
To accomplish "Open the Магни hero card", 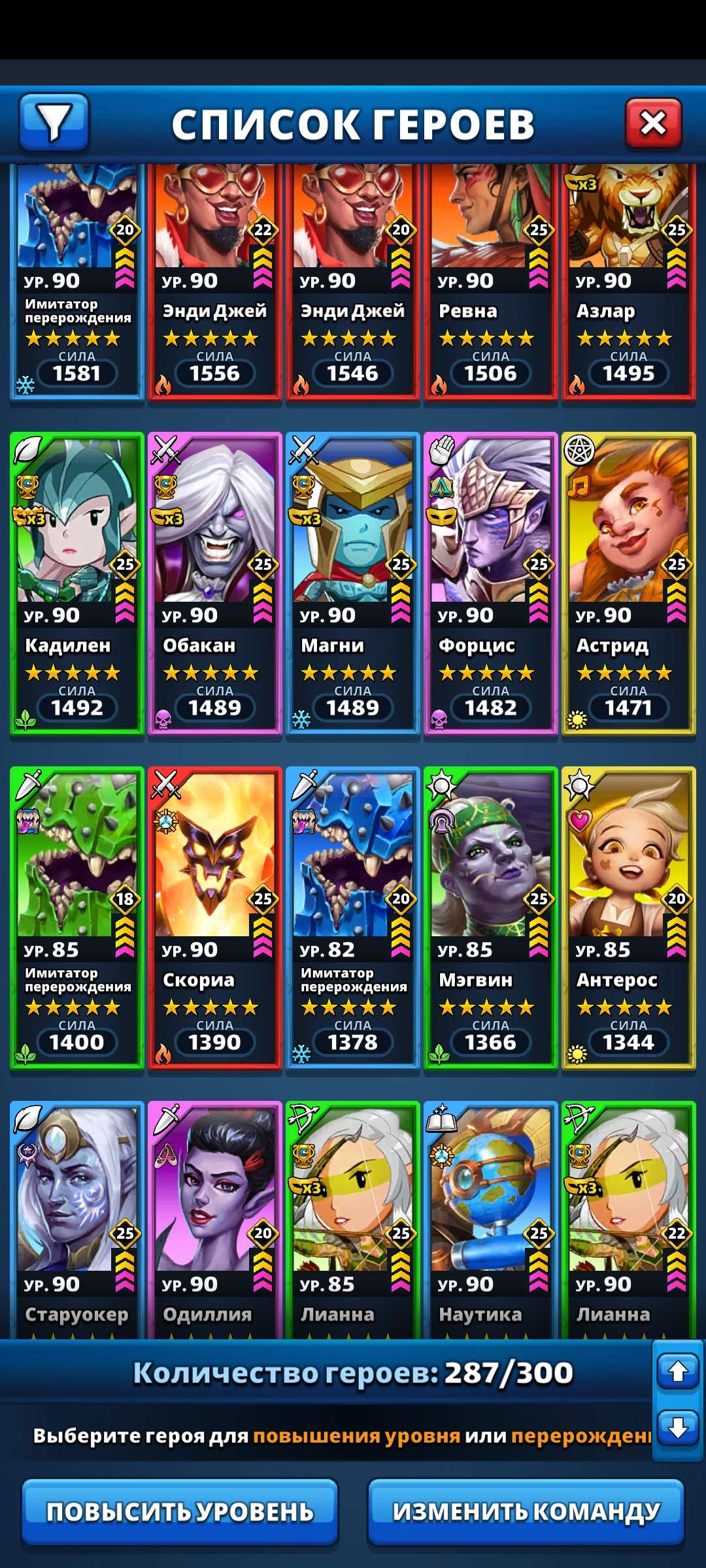I will coord(353,583).
